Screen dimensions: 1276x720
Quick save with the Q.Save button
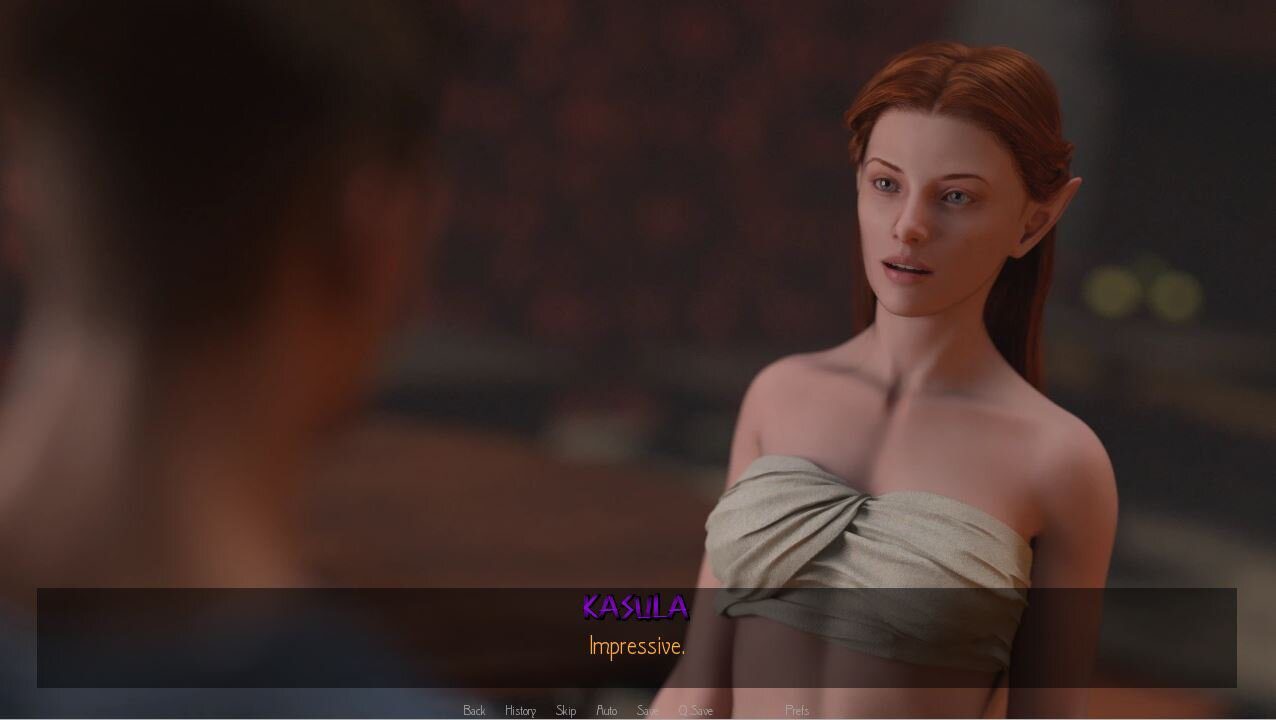pos(696,710)
